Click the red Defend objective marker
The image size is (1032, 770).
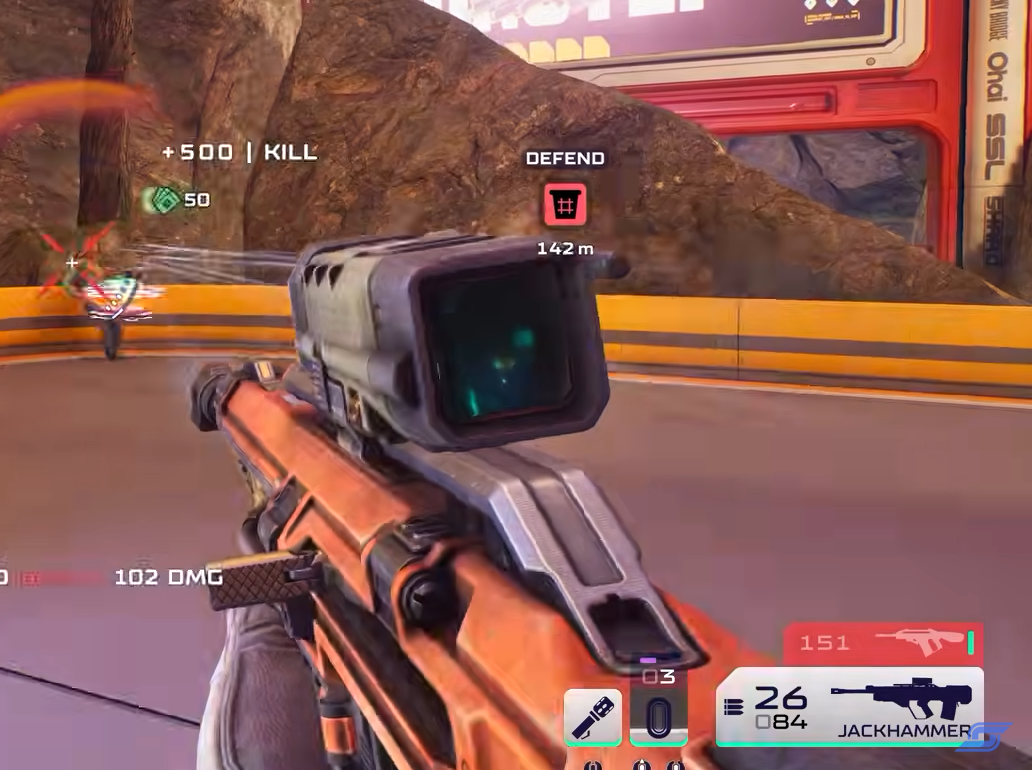point(565,205)
